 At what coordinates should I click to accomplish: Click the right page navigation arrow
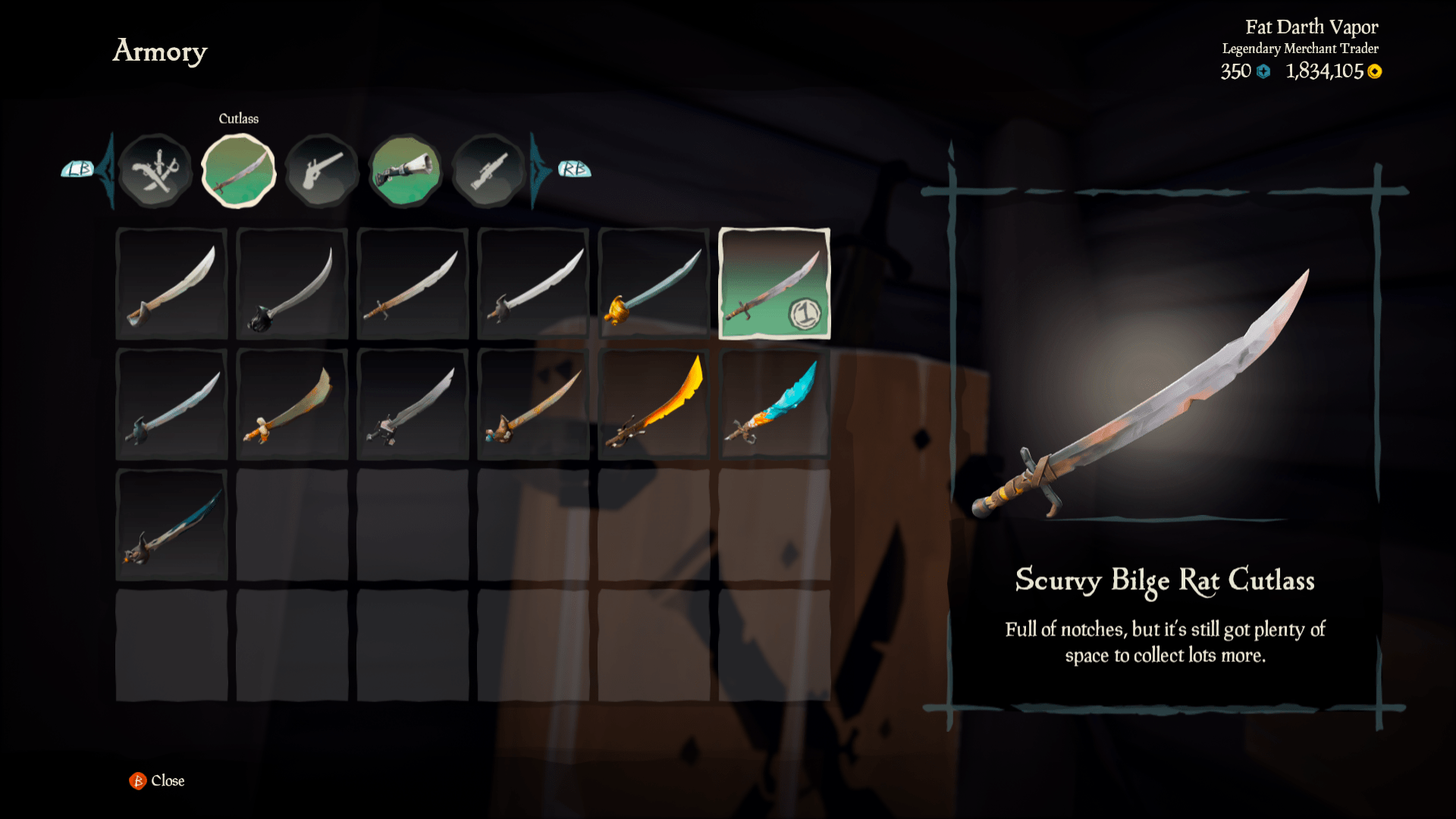pos(535,169)
